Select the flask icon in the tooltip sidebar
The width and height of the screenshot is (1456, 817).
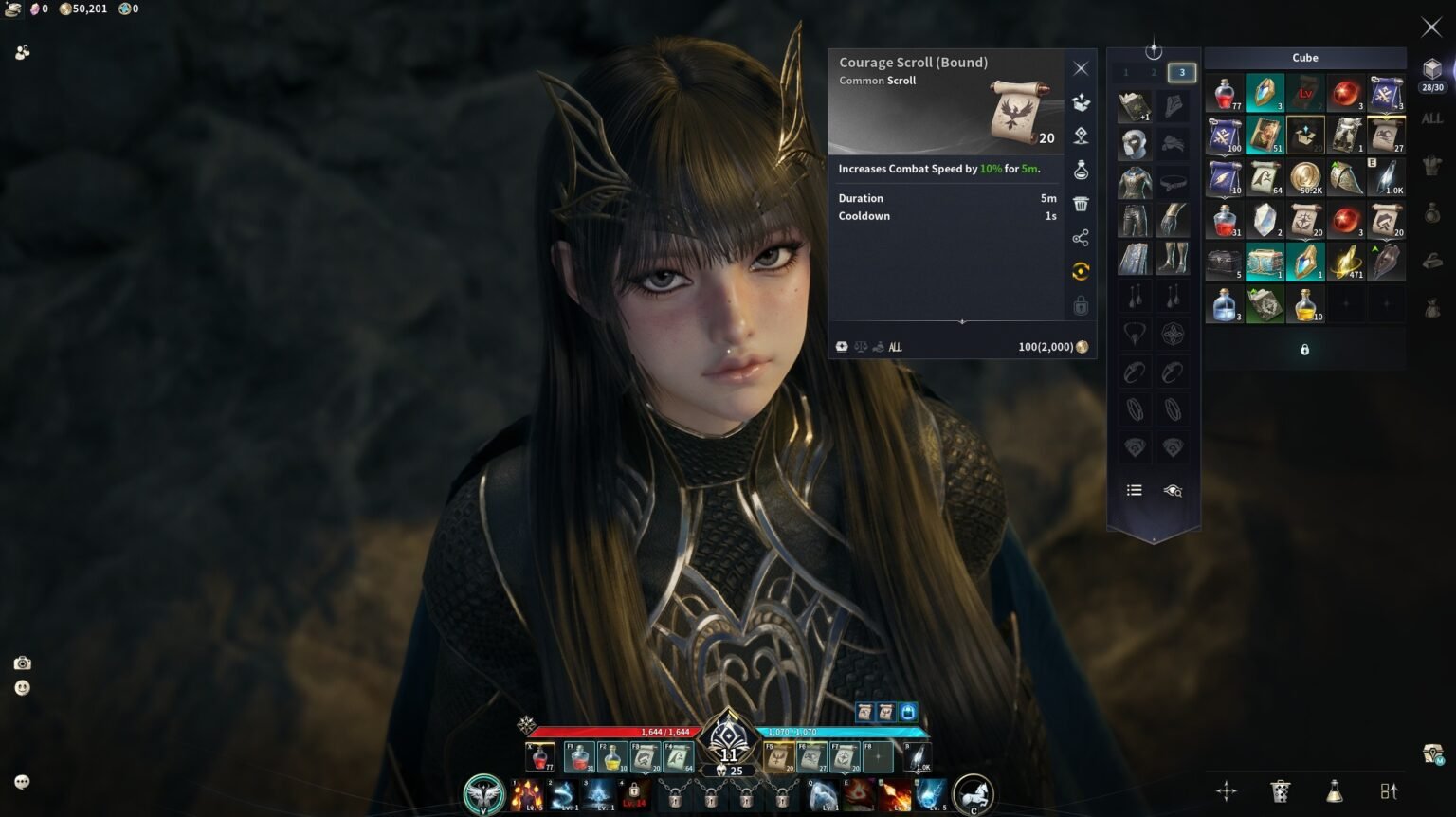pyautogui.click(x=1081, y=170)
